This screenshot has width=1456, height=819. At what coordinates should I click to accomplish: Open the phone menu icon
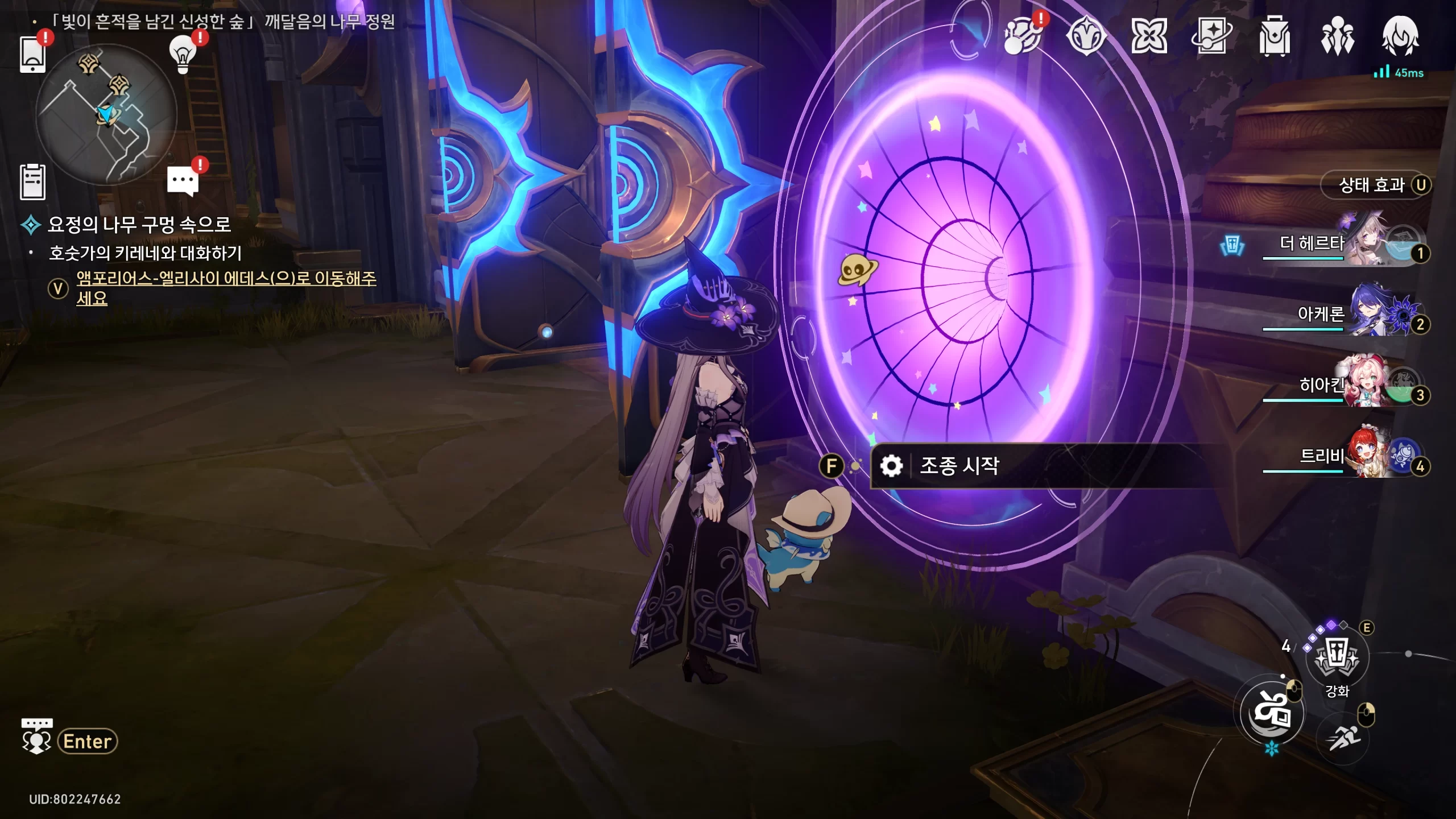[32, 54]
